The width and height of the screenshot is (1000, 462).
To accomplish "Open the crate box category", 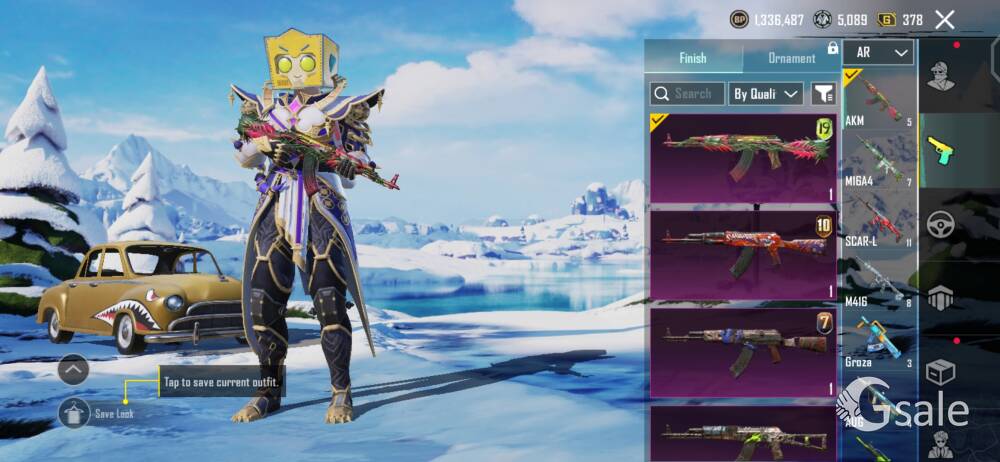I will click(941, 372).
